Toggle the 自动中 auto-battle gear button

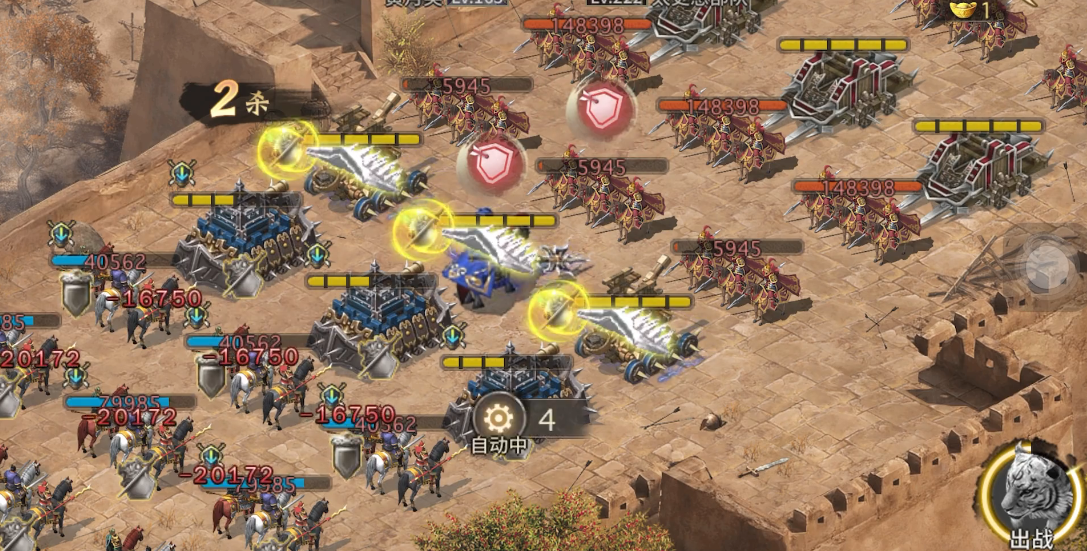498,418
